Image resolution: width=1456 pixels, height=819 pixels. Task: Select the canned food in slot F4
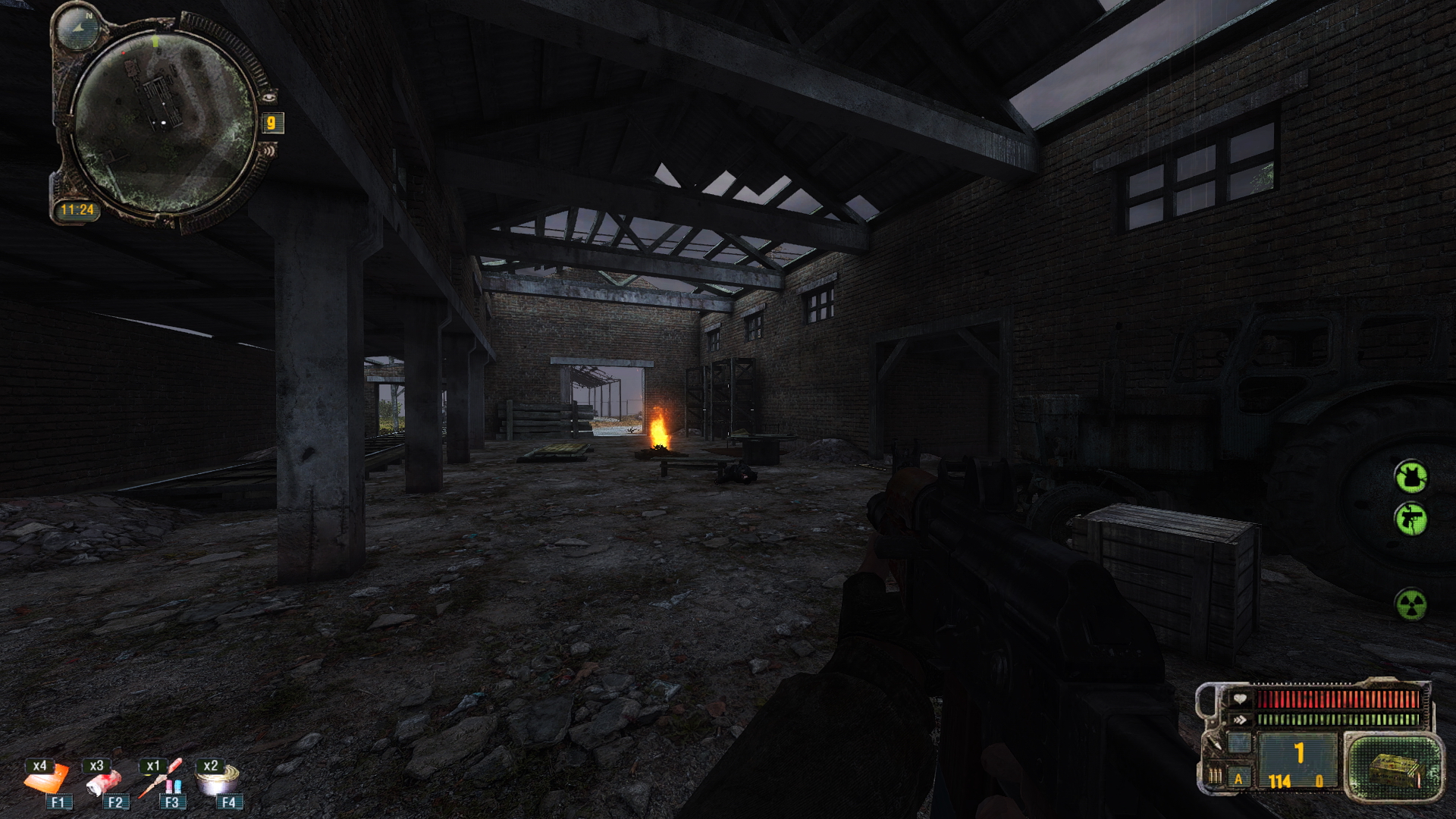click(x=217, y=778)
